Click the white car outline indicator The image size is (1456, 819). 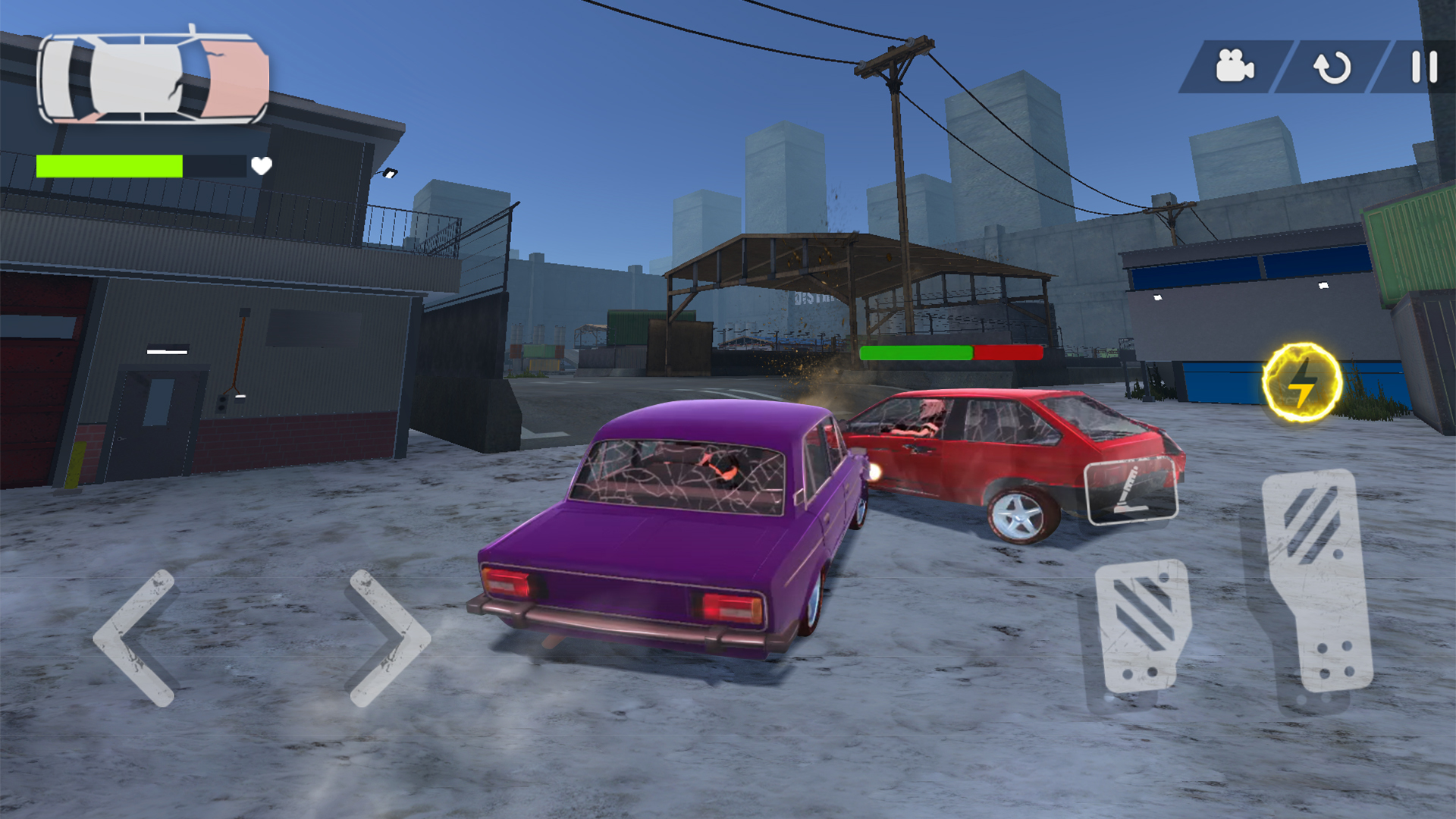152,80
